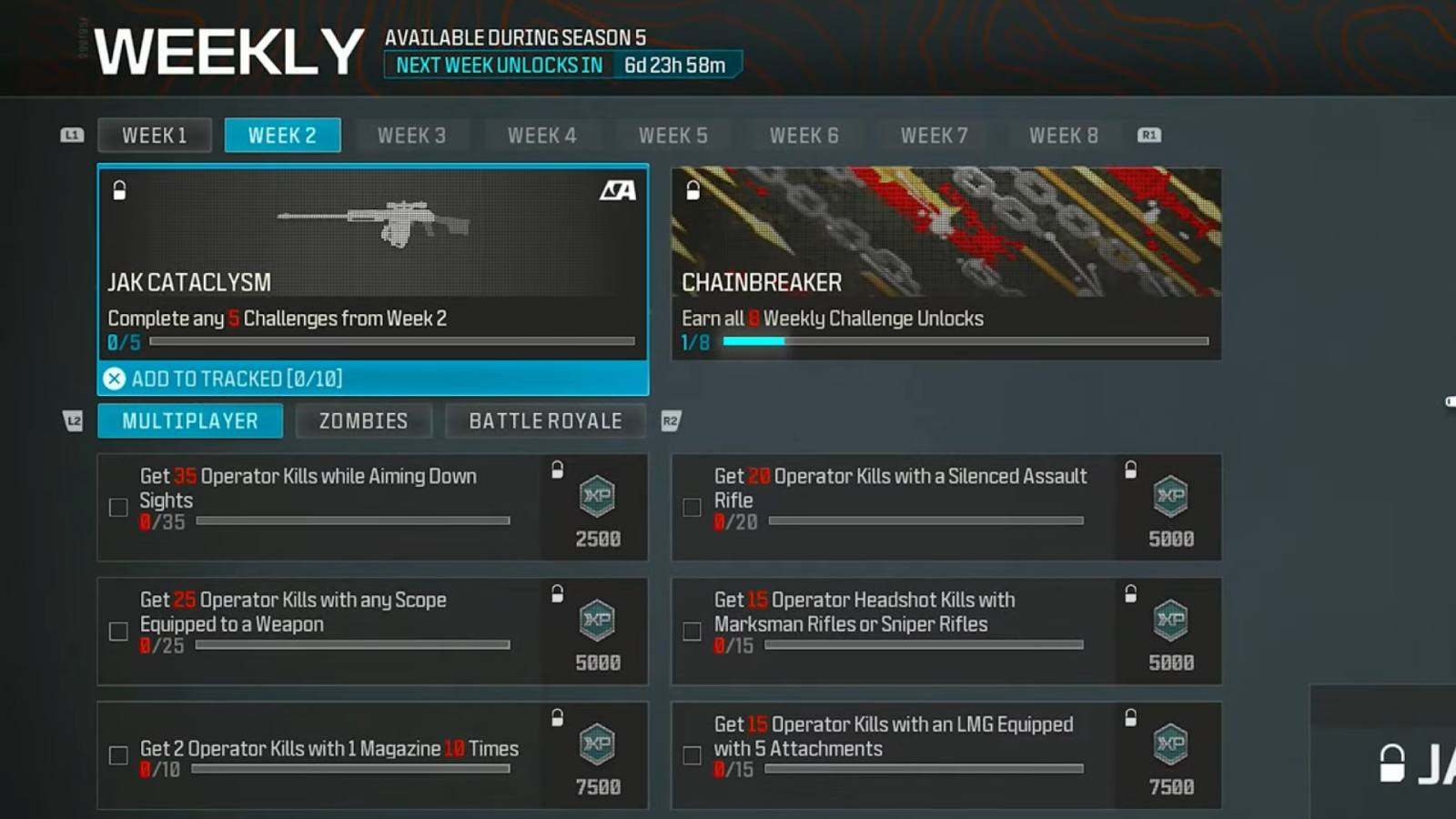Open the Zombies challenges tab
This screenshot has height=819, width=1456.
(x=363, y=420)
